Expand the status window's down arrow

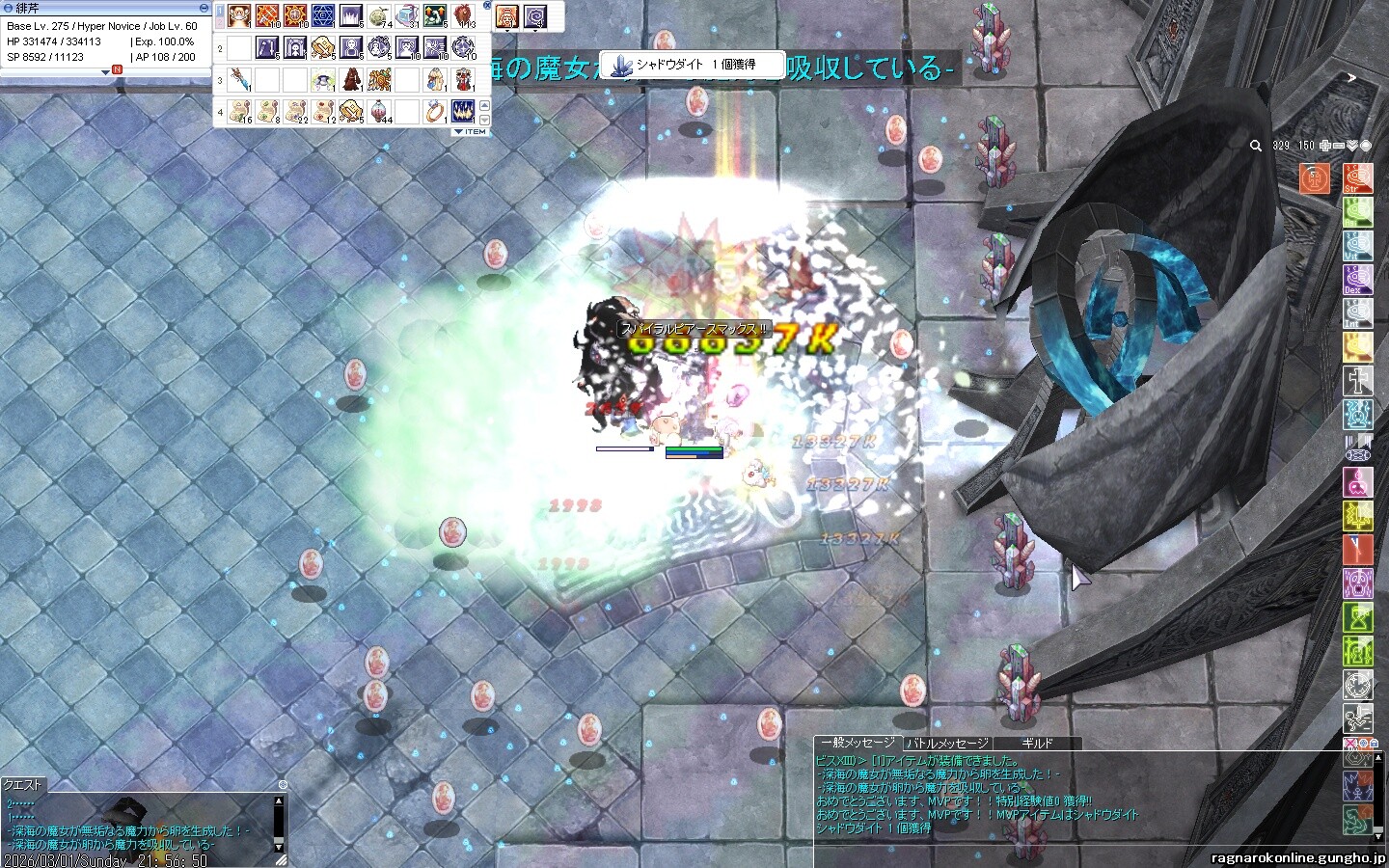pyautogui.click(x=106, y=72)
